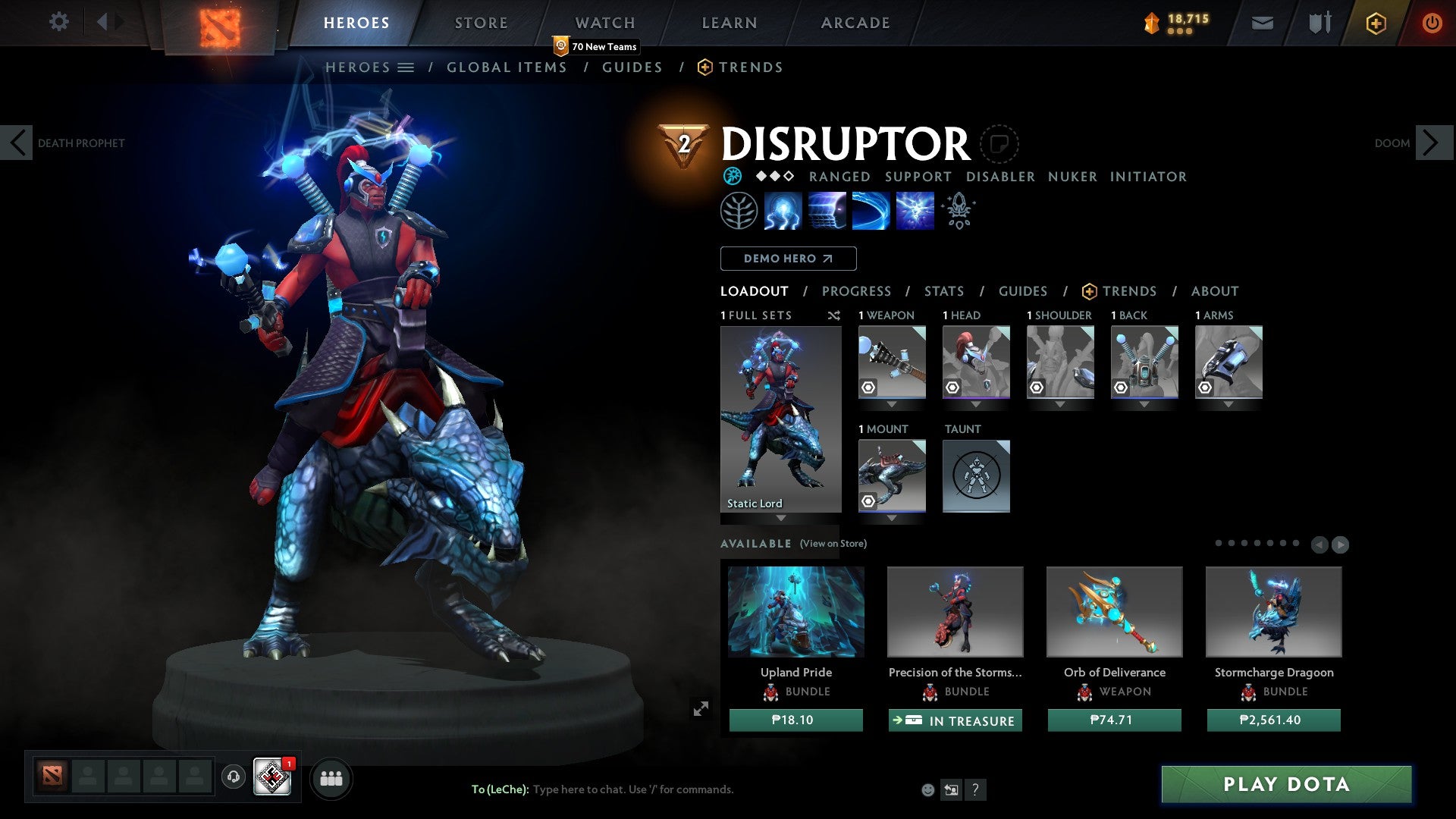This screenshot has height=819, width=1456.
Task: Open the Thunder Strike ability details
Action: pos(781,211)
